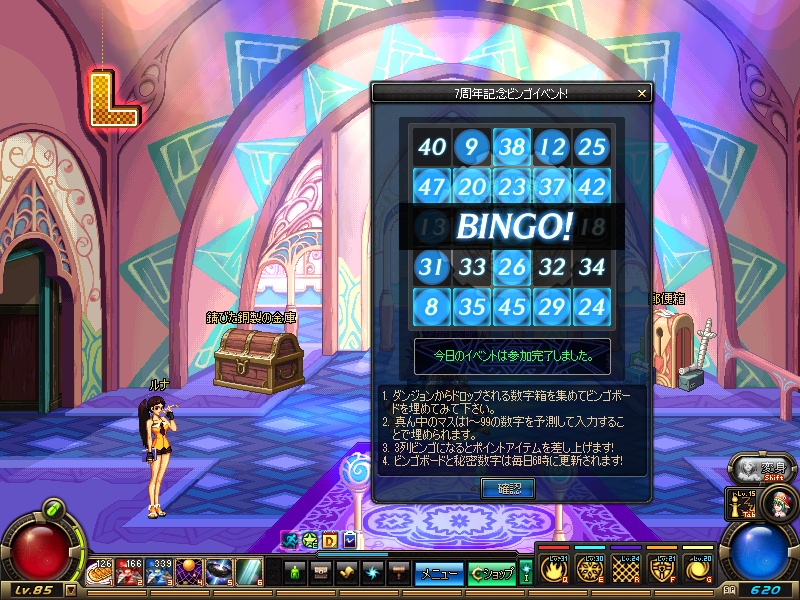Close the 7th anniversary bingo event window

point(642,93)
